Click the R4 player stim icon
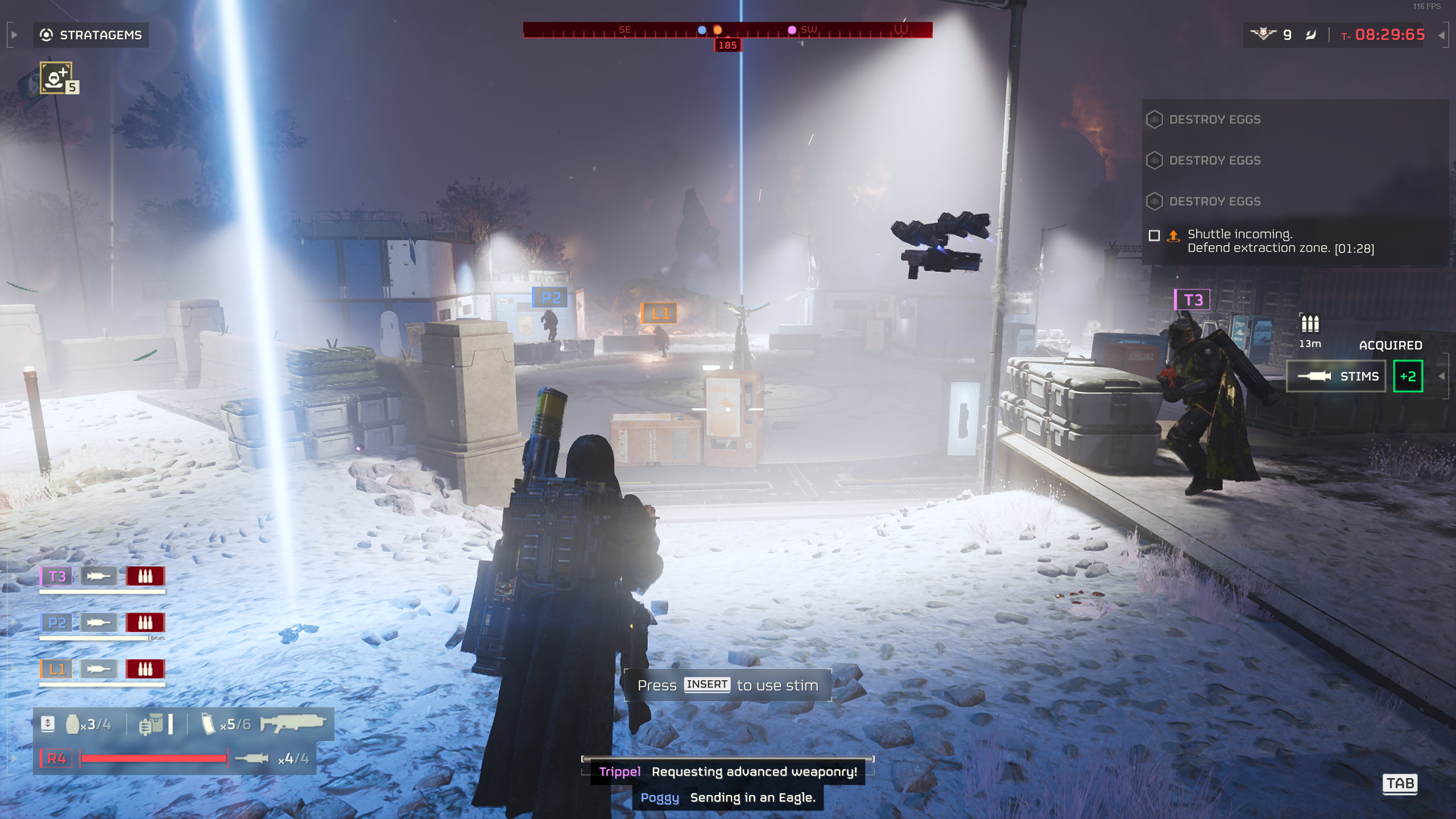The height and width of the screenshot is (819, 1456). [x=252, y=758]
